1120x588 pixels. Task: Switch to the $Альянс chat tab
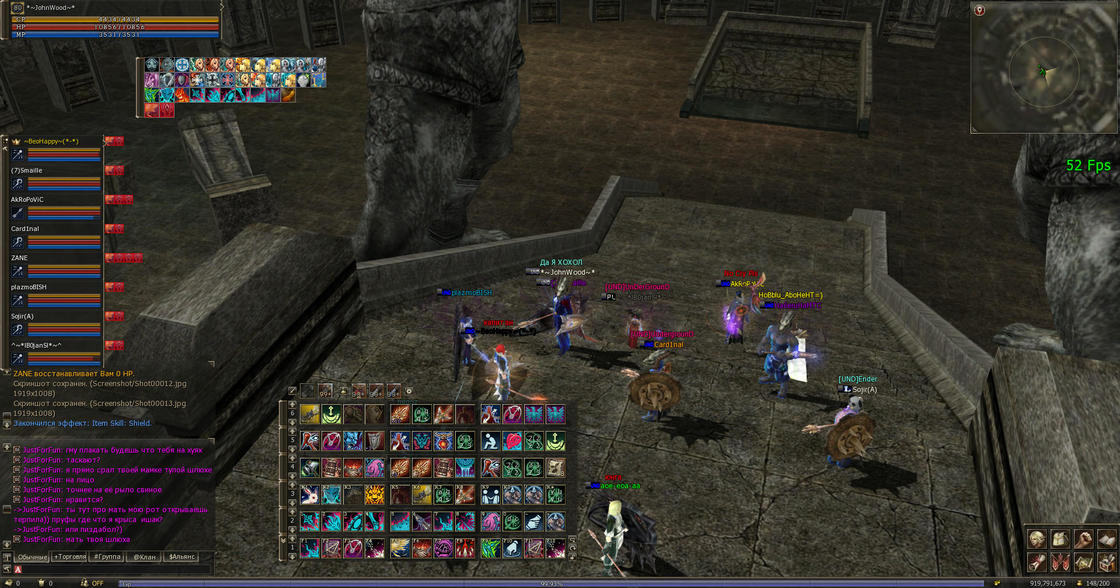[x=182, y=556]
